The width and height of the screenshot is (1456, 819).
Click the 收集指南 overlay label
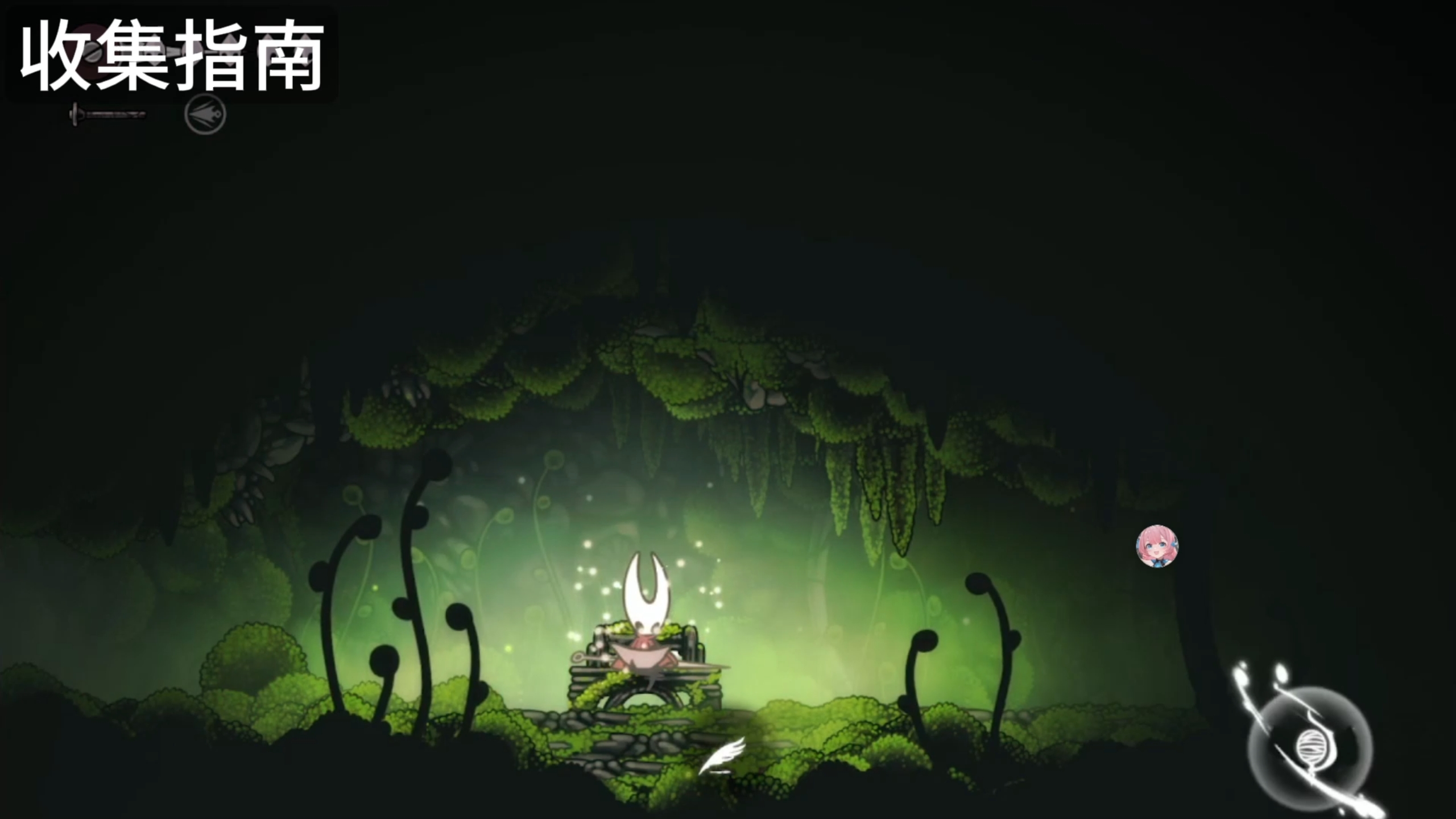pyautogui.click(x=172, y=55)
